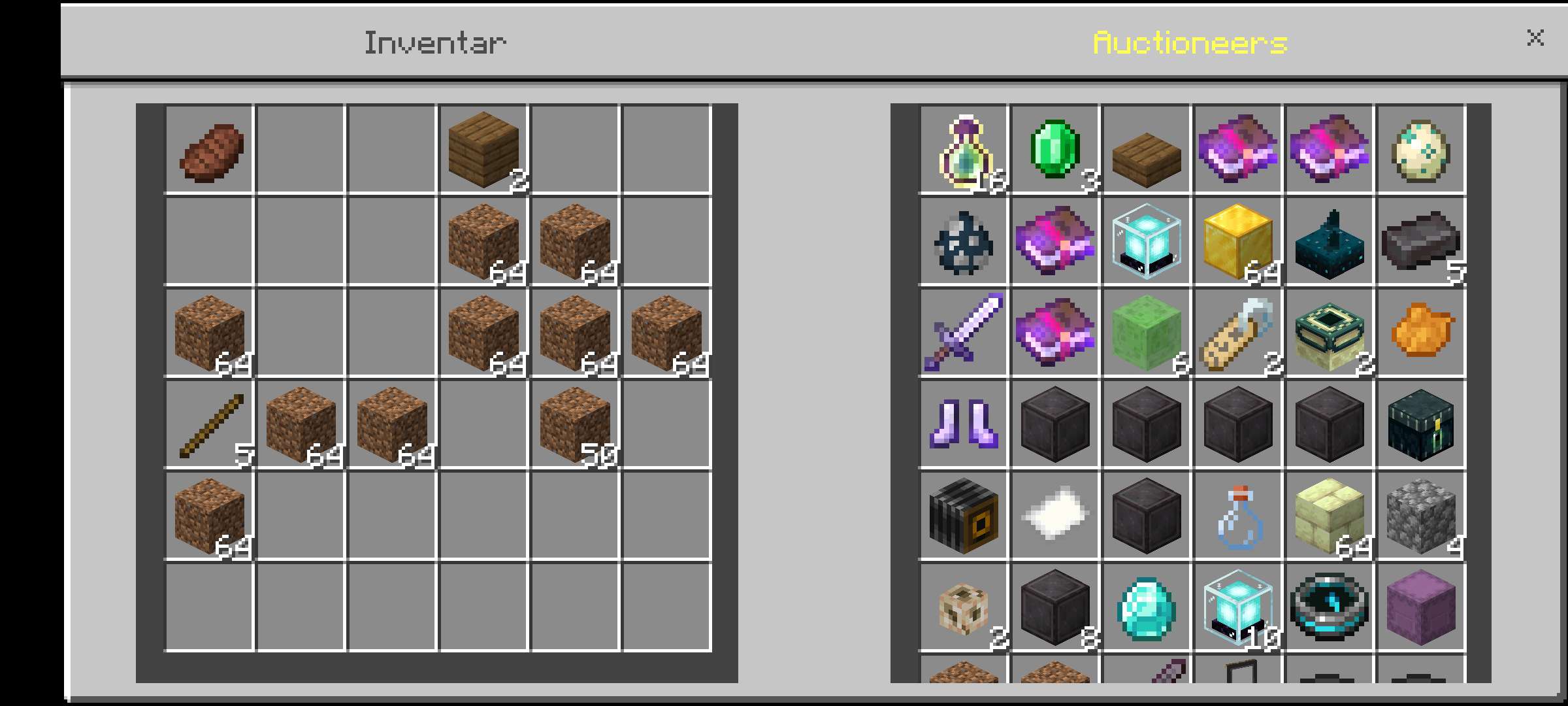Select the enchanted boots listing

pyautogui.click(x=964, y=425)
